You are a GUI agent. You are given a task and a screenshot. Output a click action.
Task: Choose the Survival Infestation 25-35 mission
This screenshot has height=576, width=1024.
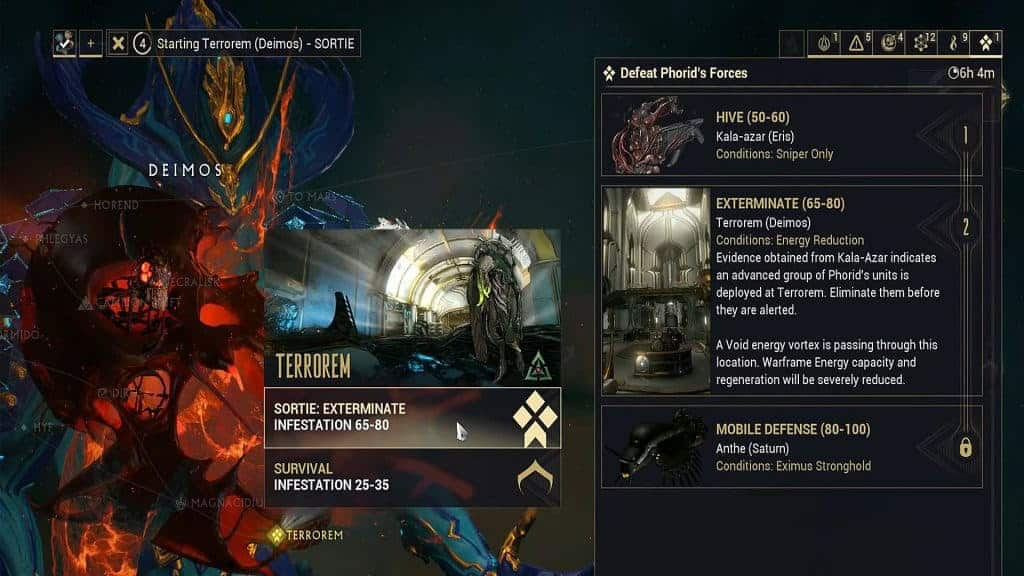pyautogui.click(x=411, y=477)
